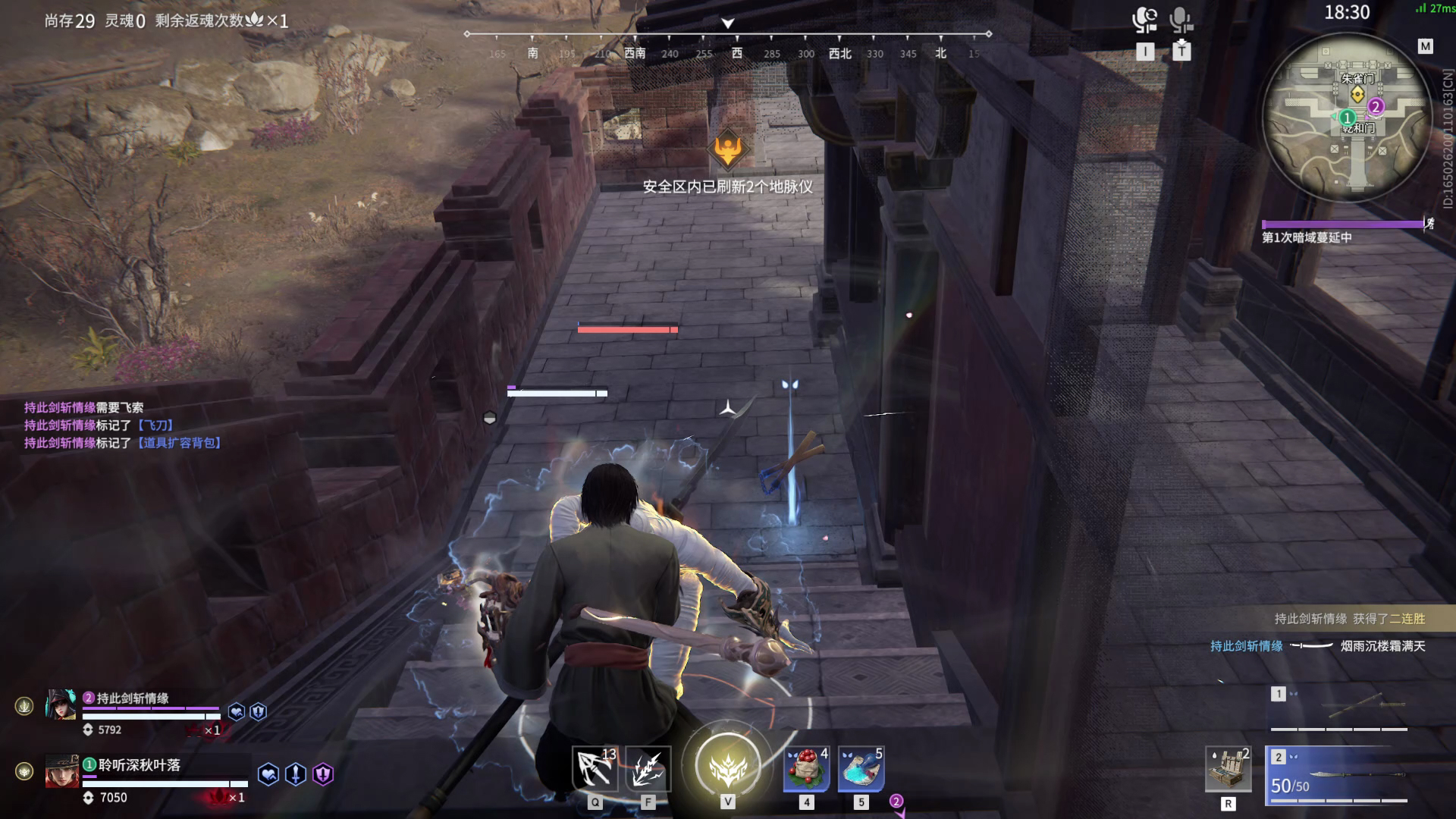The width and height of the screenshot is (1456, 819).
Task: Select the grappling hook slot
Action: click(x=595, y=769)
